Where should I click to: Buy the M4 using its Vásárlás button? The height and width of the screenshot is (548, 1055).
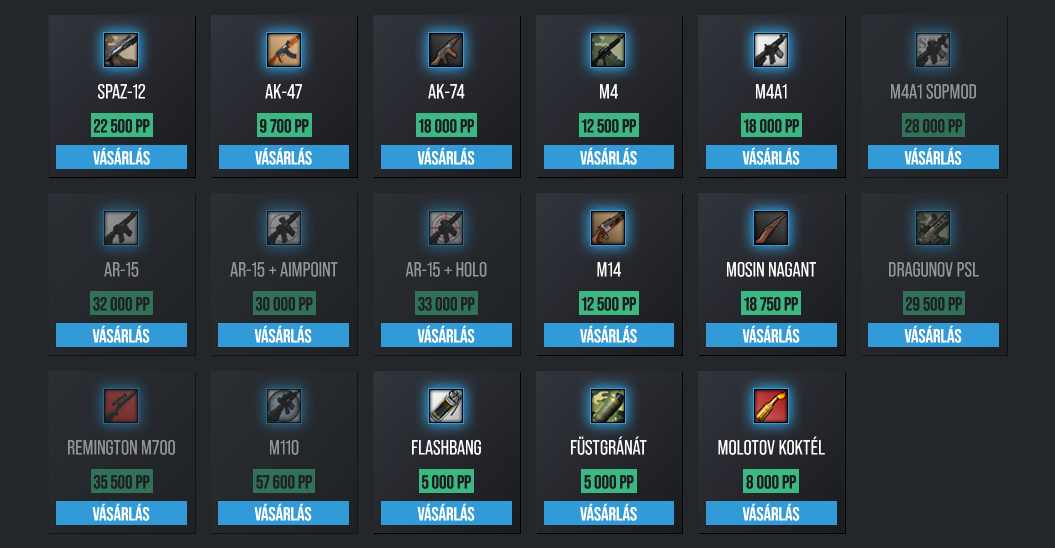pos(608,157)
